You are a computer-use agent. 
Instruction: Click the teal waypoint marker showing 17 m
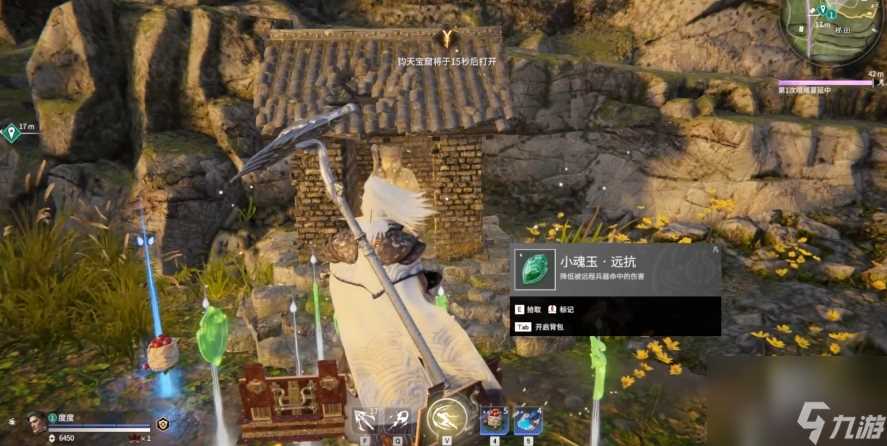point(11,130)
